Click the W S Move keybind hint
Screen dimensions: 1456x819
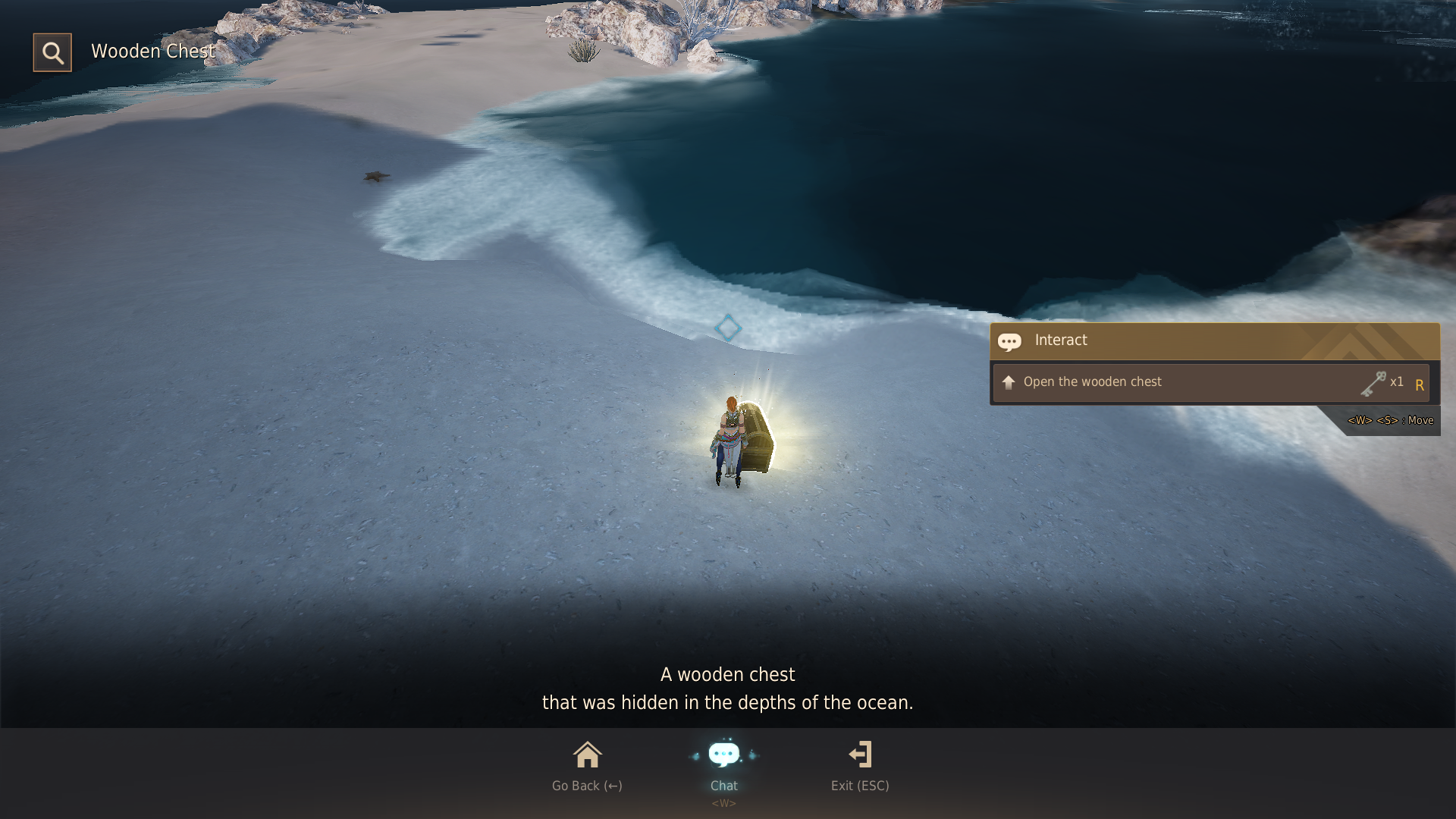(x=1392, y=420)
